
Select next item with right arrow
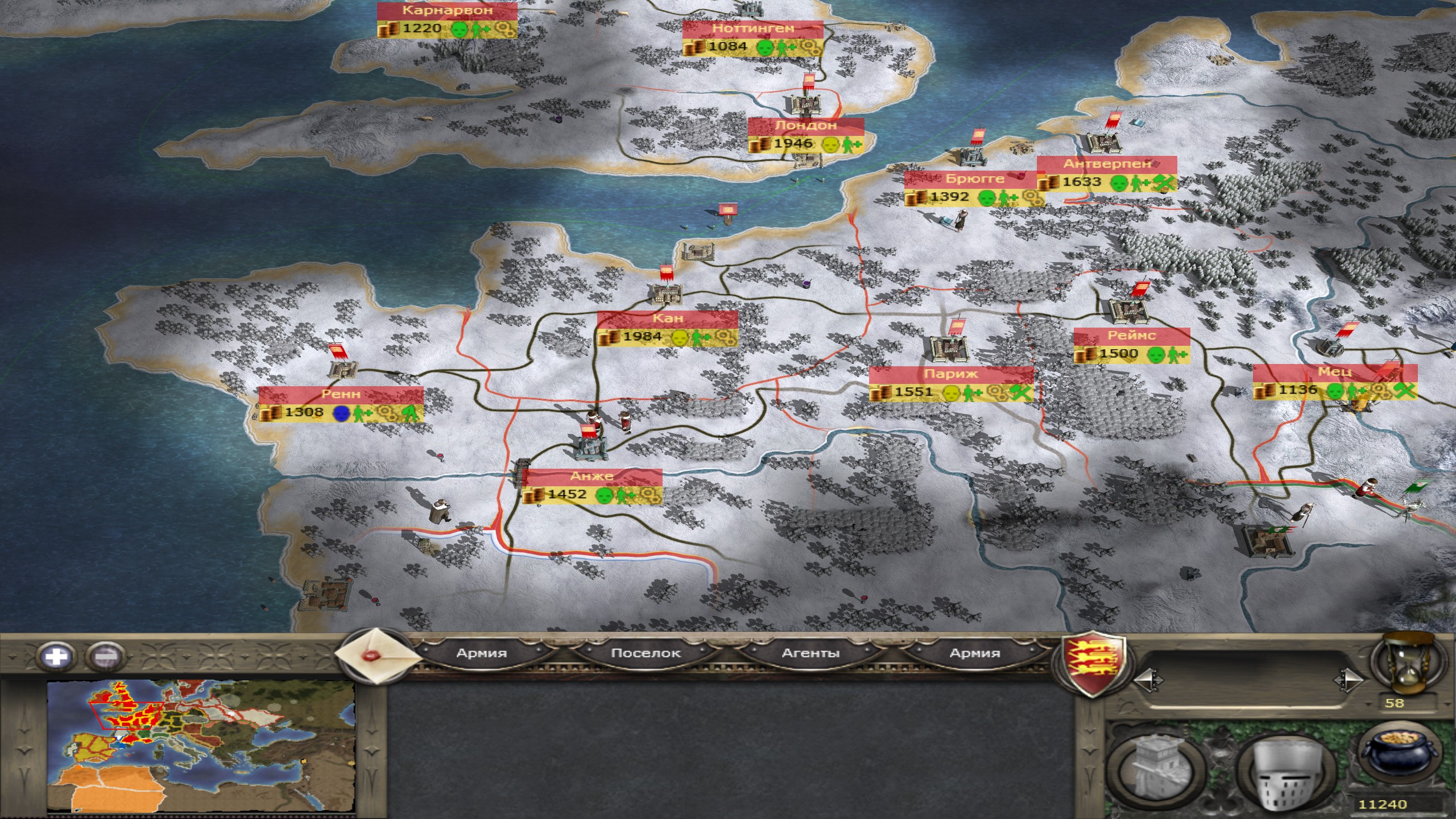1347,681
